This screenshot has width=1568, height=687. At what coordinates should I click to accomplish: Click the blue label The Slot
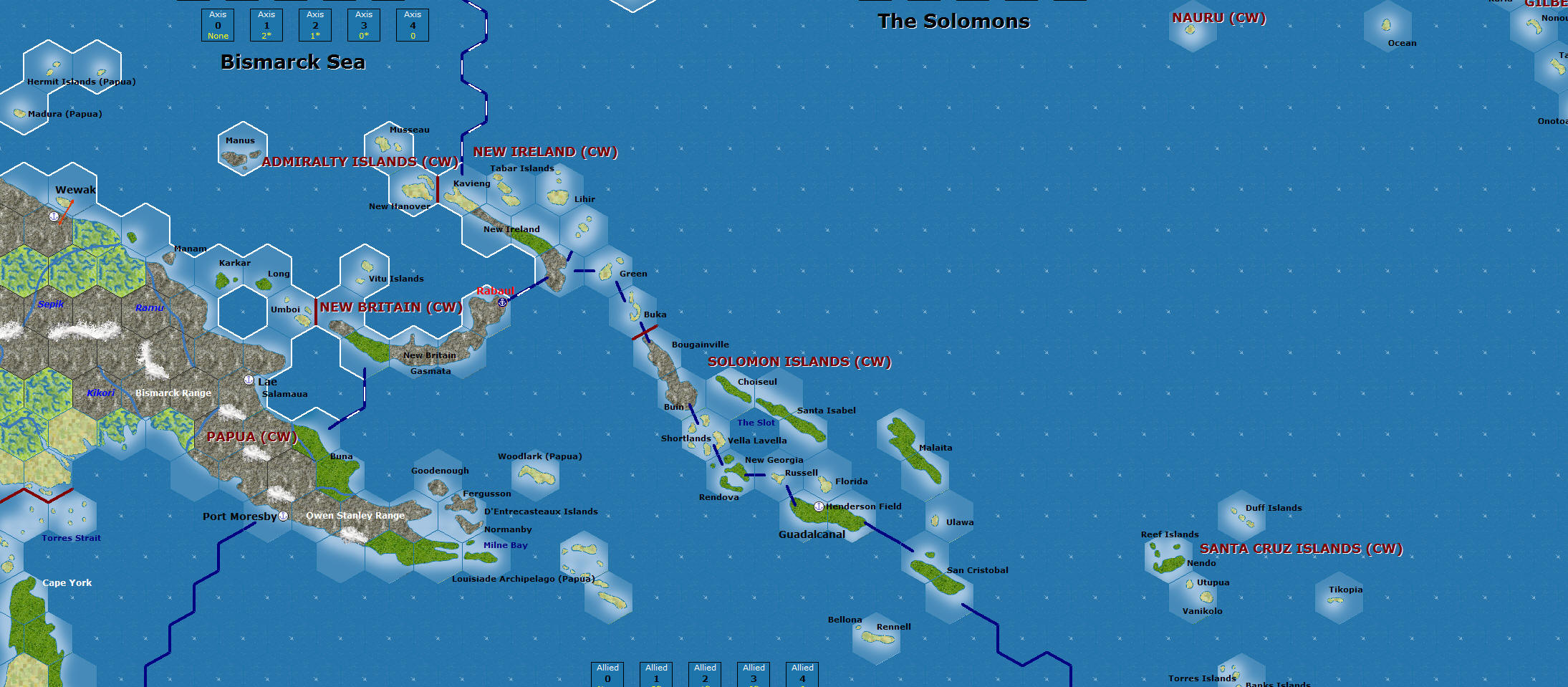click(x=756, y=423)
